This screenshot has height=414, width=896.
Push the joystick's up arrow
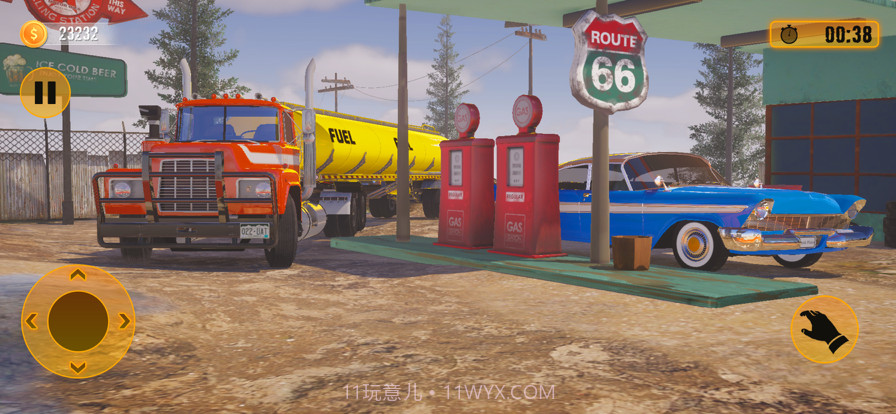(78, 275)
